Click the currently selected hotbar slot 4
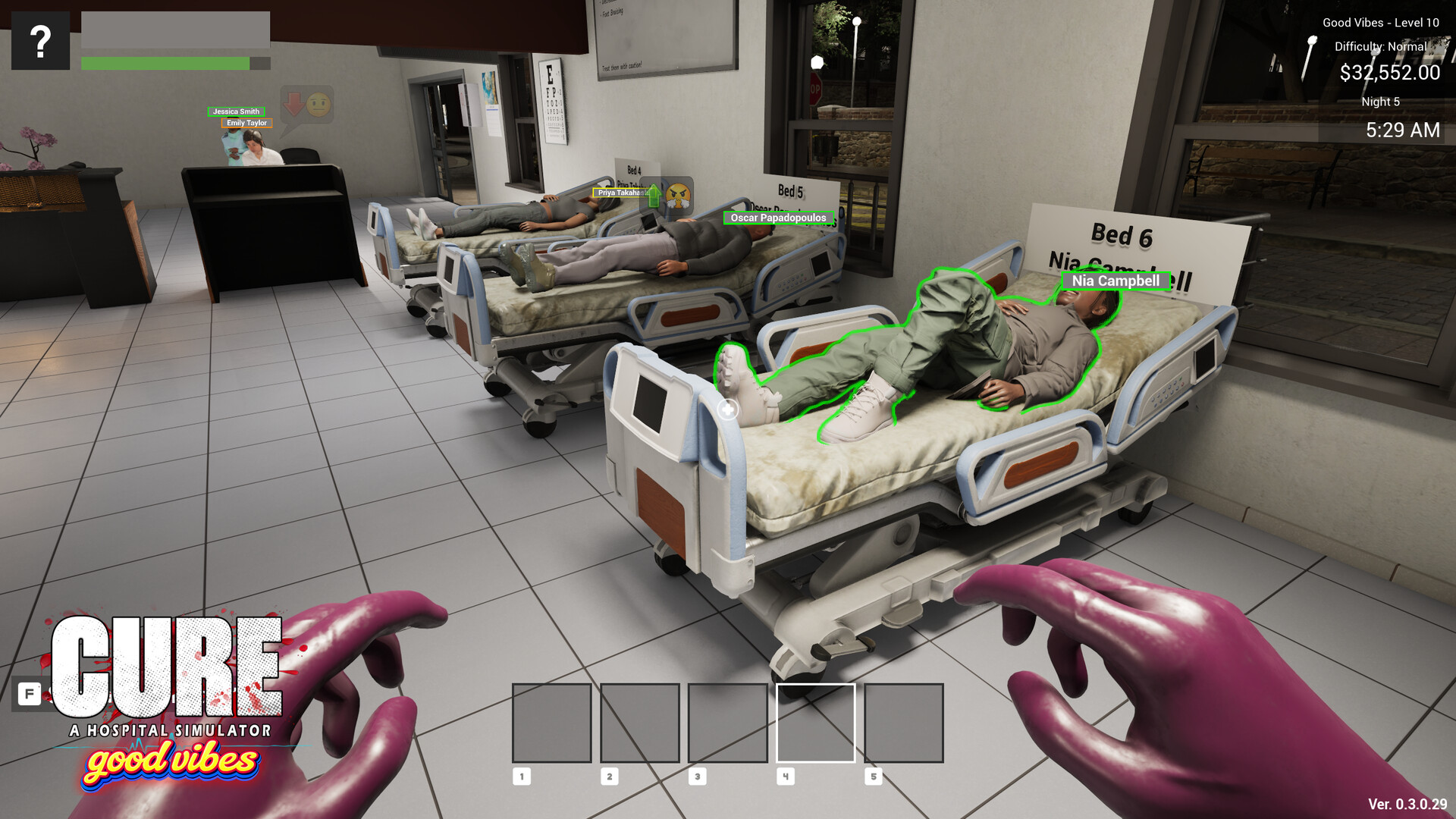1456x819 pixels. click(815, 722)
